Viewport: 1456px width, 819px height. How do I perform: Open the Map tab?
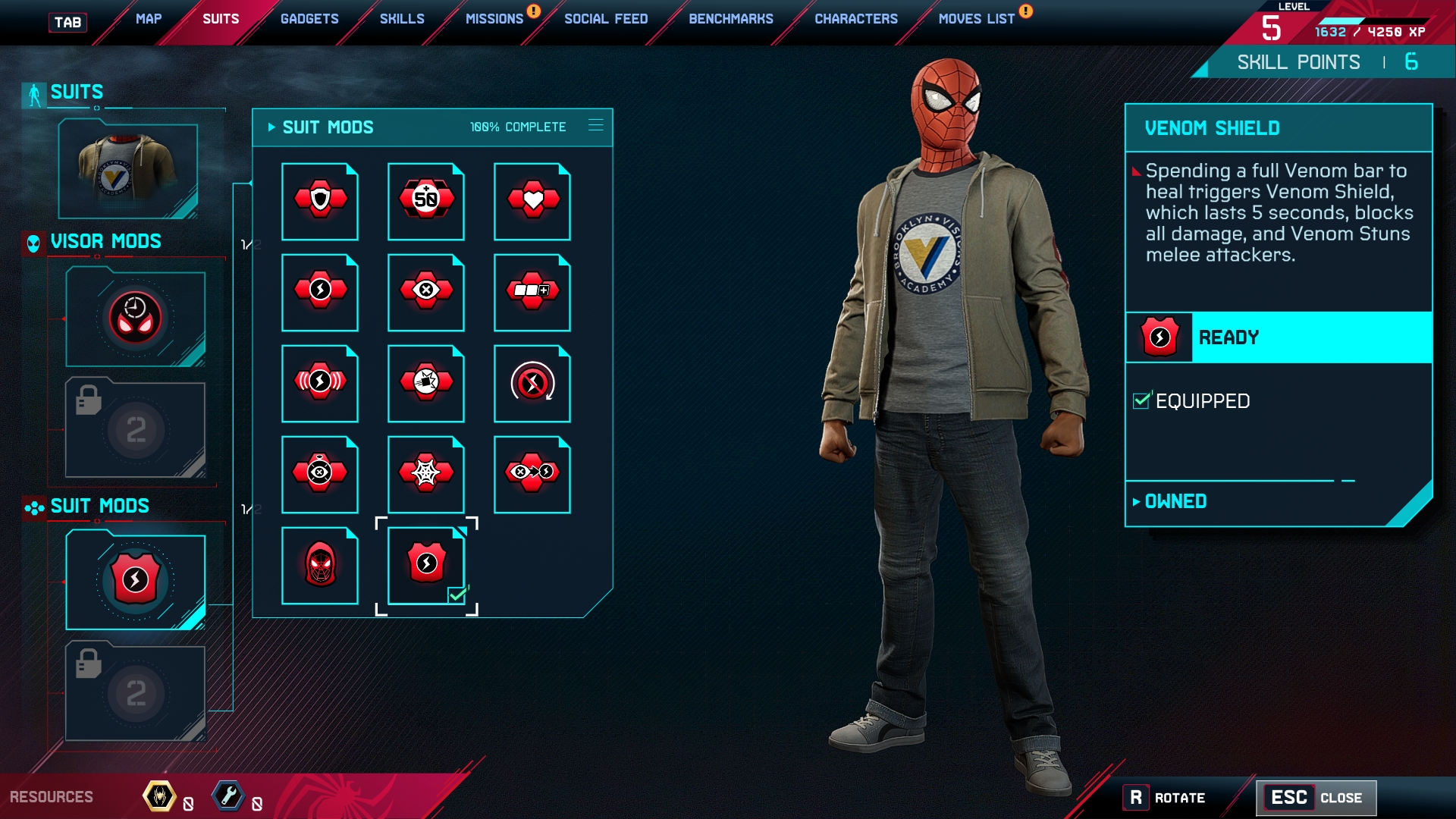[149, 19]
